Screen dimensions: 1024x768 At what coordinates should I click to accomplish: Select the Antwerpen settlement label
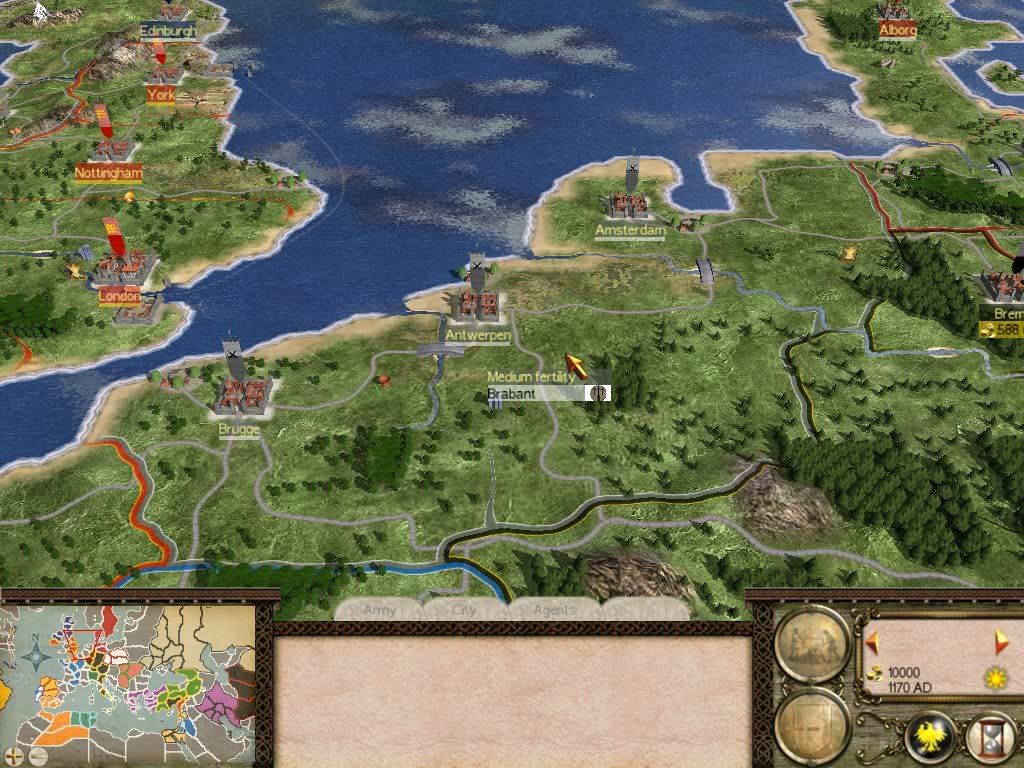[478, 337]
